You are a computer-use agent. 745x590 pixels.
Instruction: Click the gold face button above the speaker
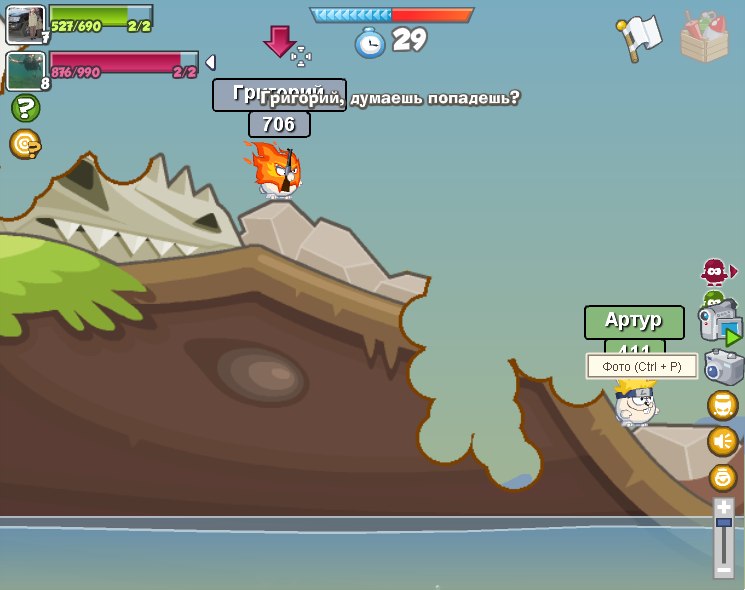coord(723,405)
